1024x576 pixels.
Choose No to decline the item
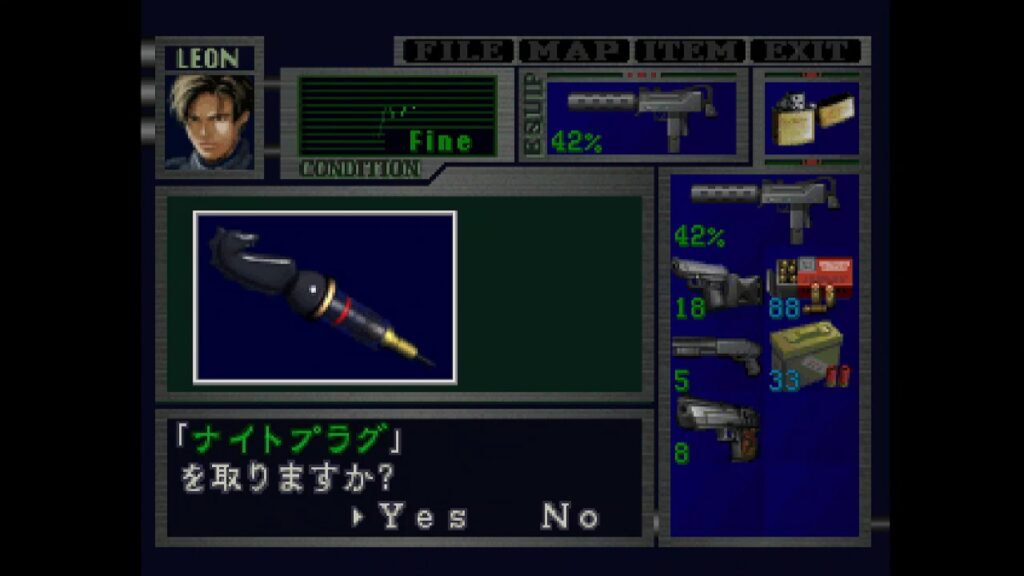pos(570,517)
